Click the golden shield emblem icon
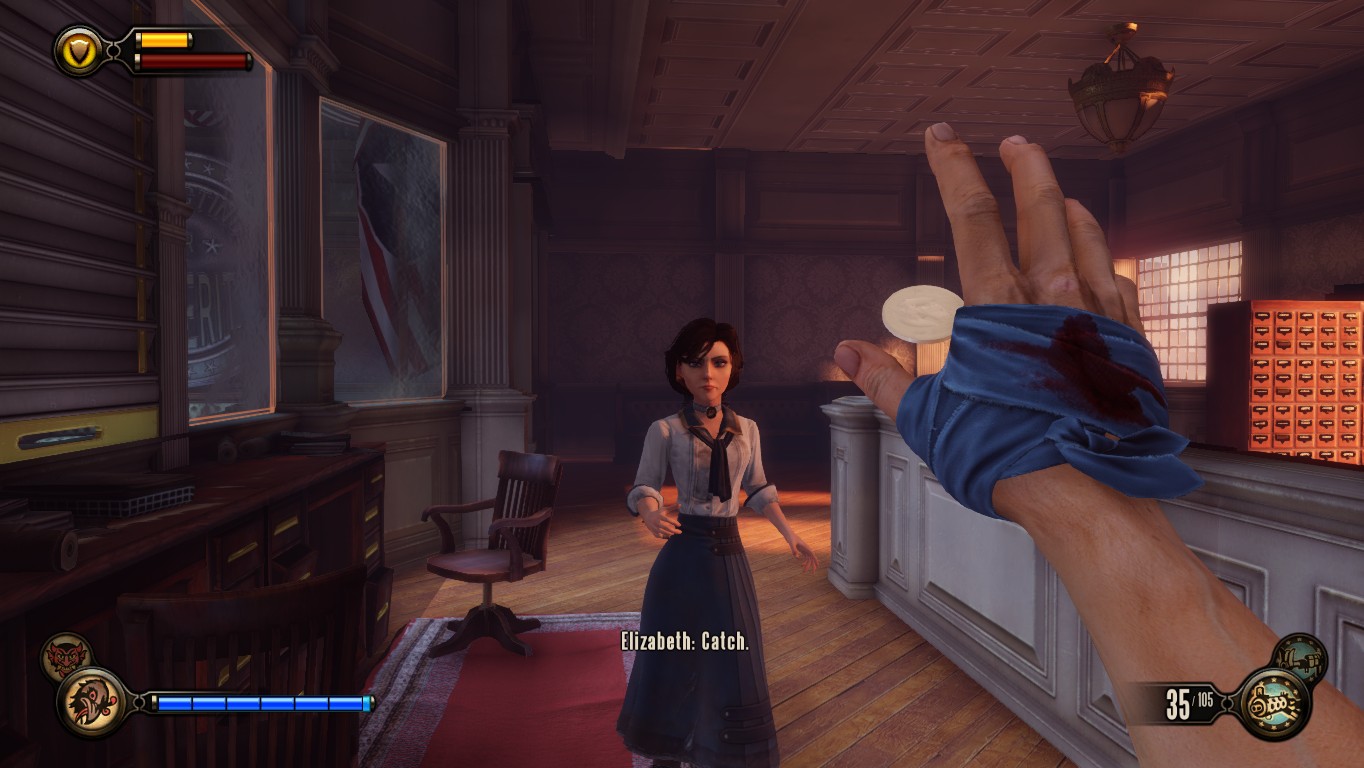1364x768 pixels. point(79,49)
